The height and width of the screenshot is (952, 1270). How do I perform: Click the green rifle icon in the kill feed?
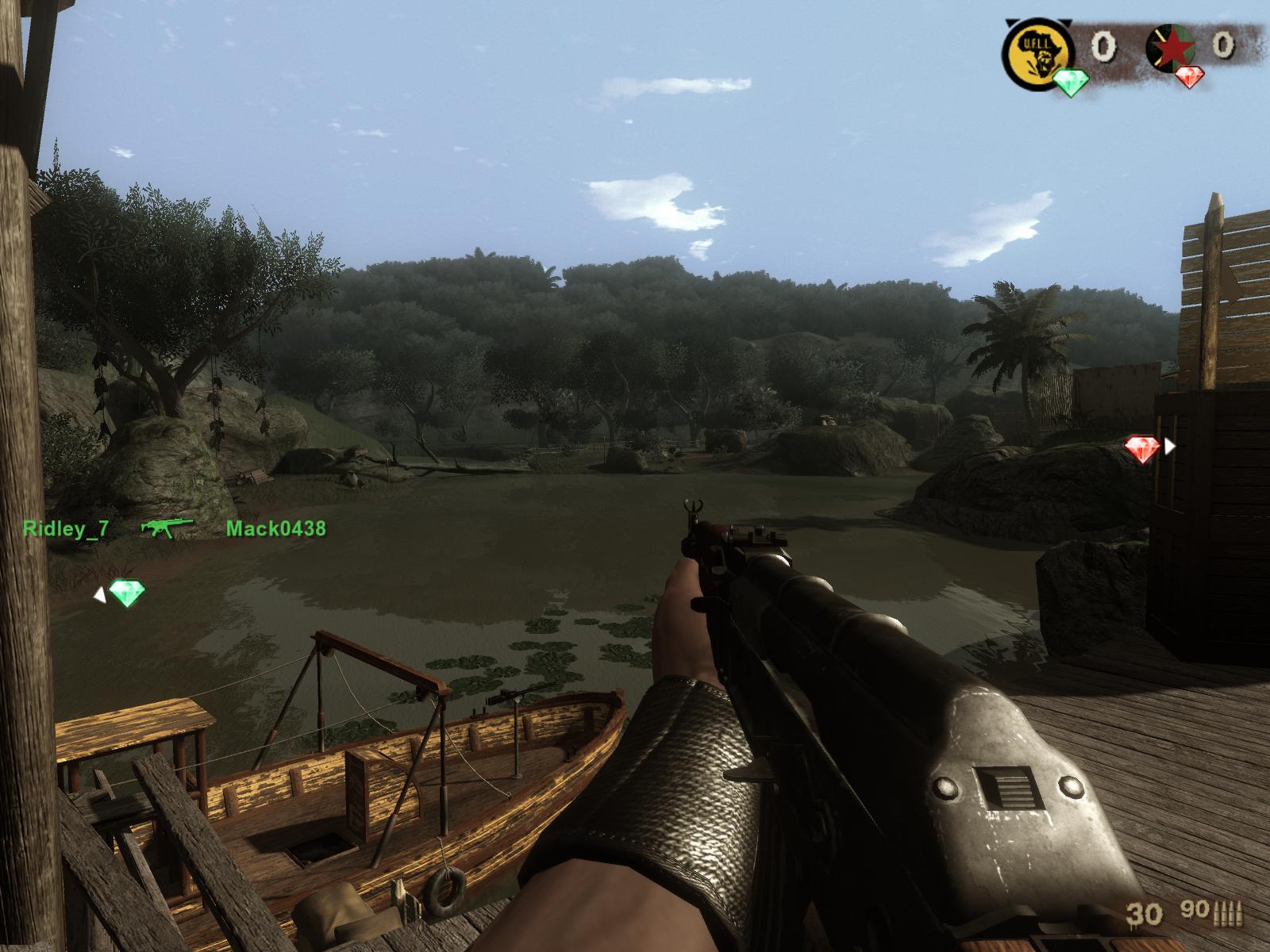pos(167,528)
